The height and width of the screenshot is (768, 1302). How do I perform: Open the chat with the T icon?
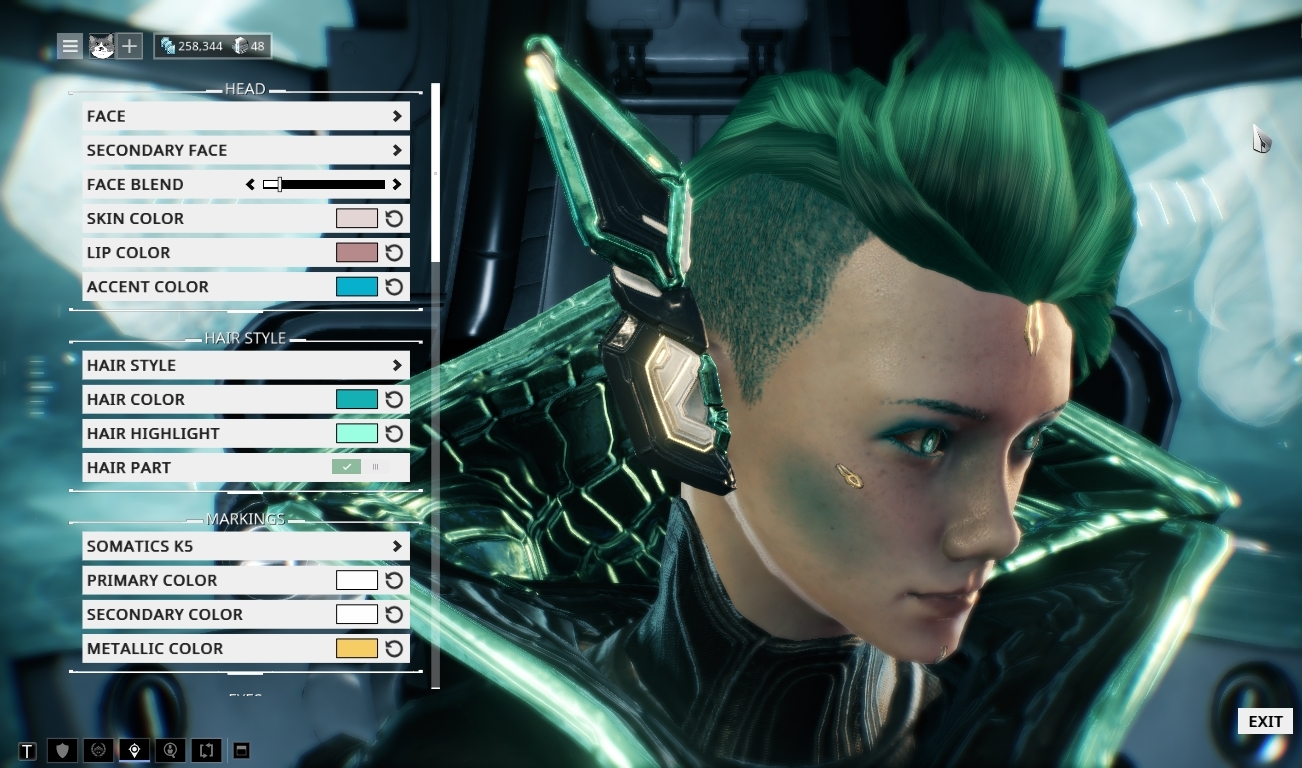click(28, 749)
